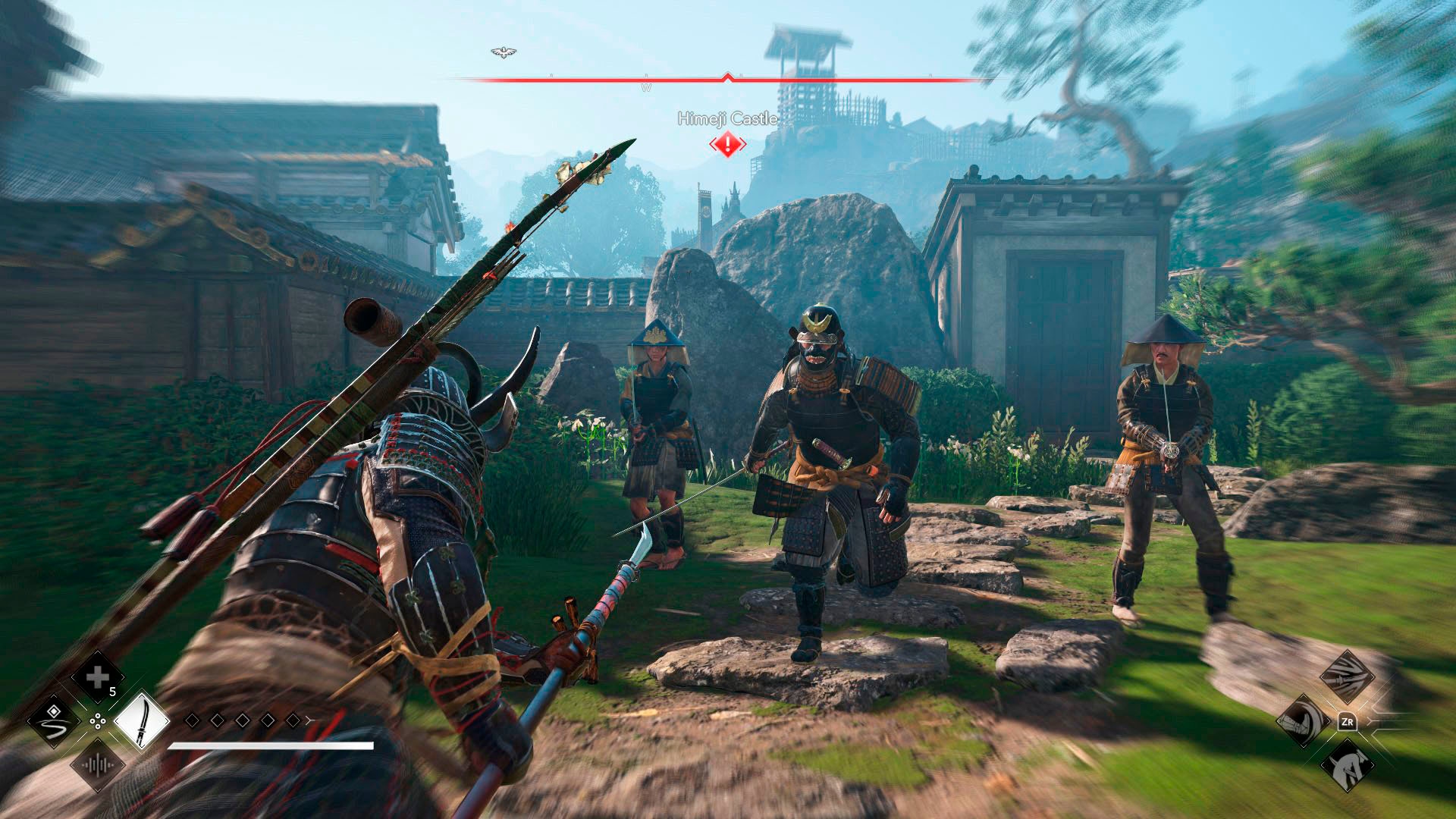
Task: Activate the armored arm swing ability
Action: click(x=1303, y=720)
